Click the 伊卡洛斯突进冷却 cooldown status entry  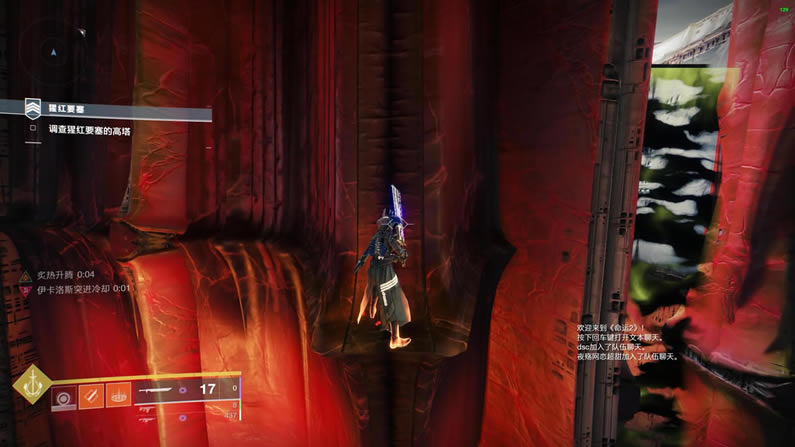tap(78, 289)
